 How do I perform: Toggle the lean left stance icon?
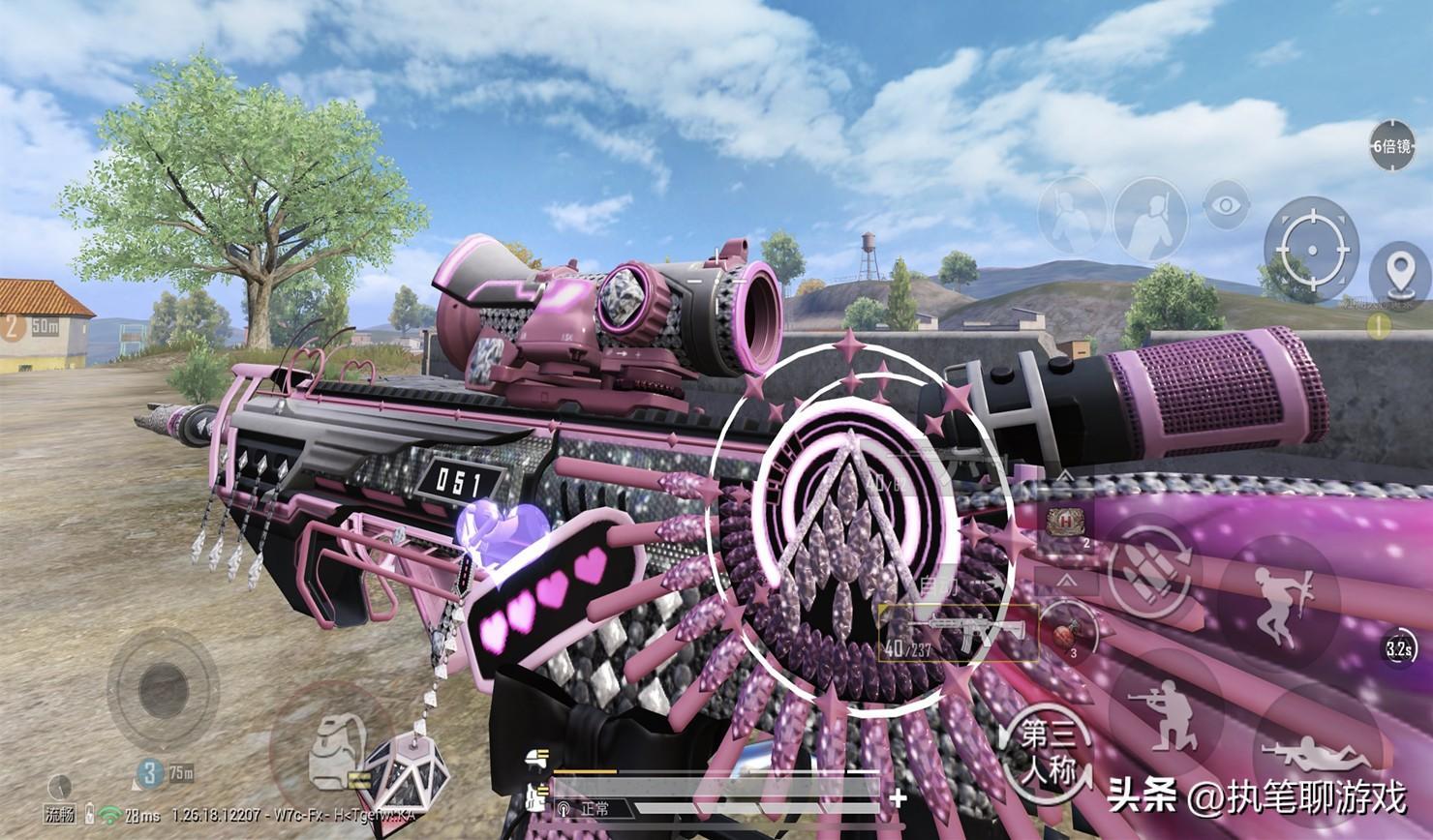tap(1072, 217)
